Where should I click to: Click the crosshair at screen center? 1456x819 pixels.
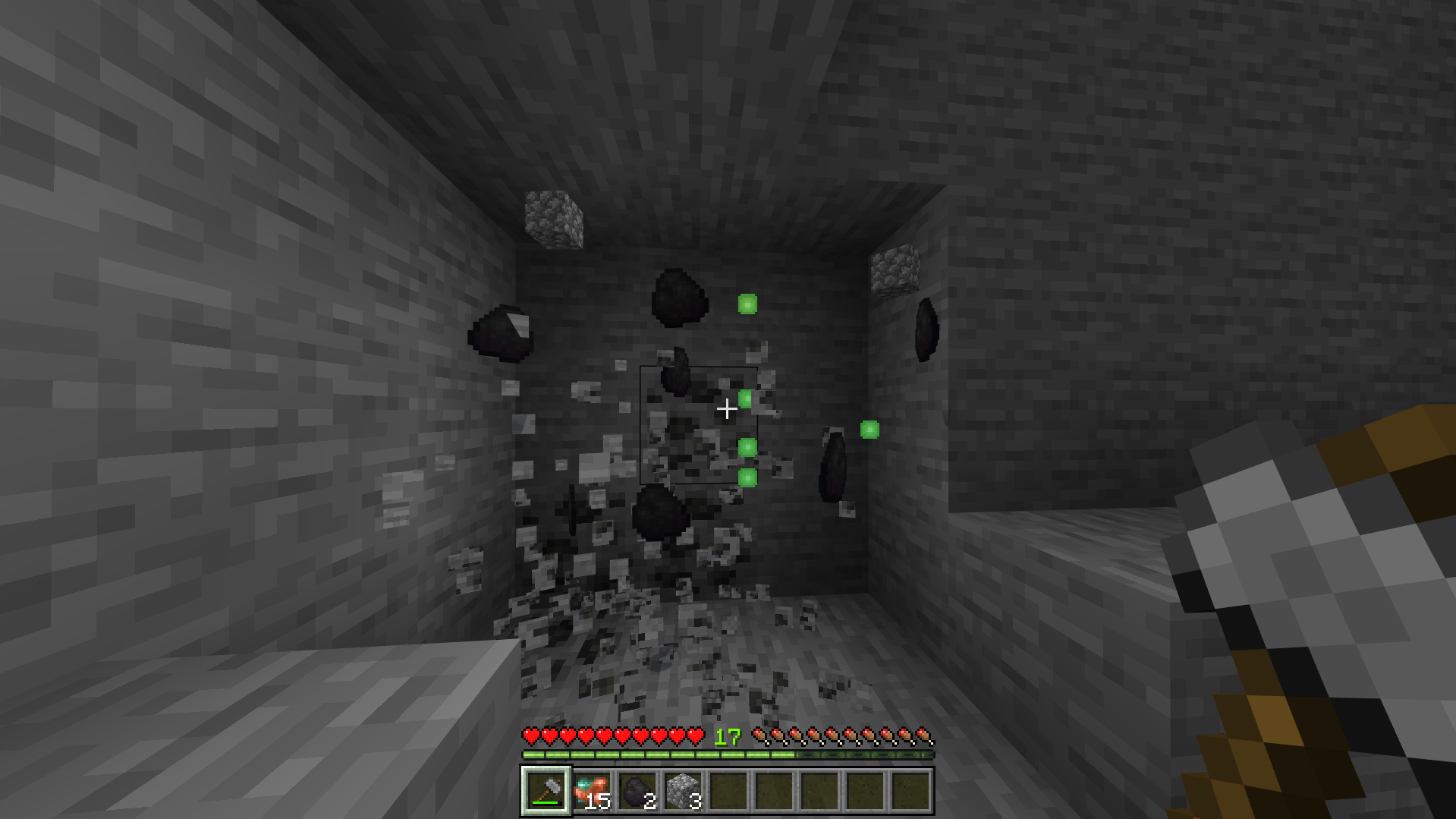pos(728,410)
